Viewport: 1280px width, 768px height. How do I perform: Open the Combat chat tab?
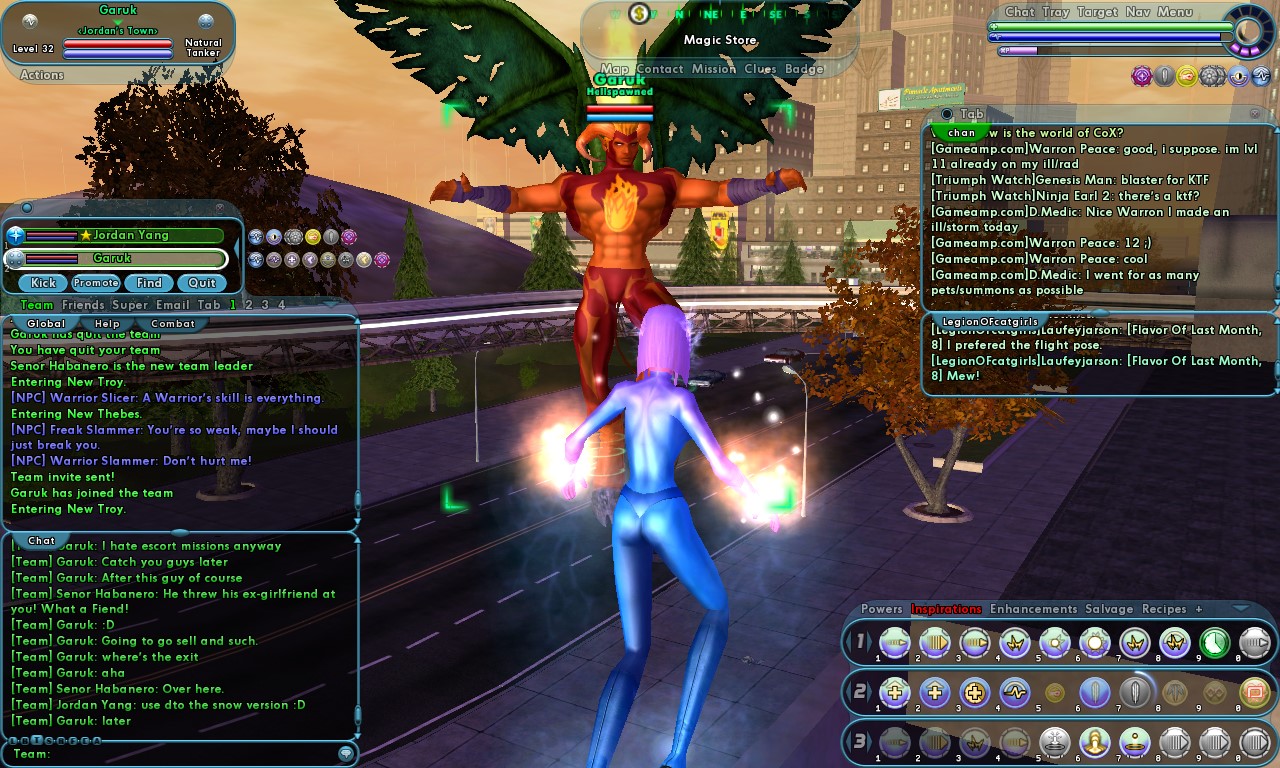point(172,324)
